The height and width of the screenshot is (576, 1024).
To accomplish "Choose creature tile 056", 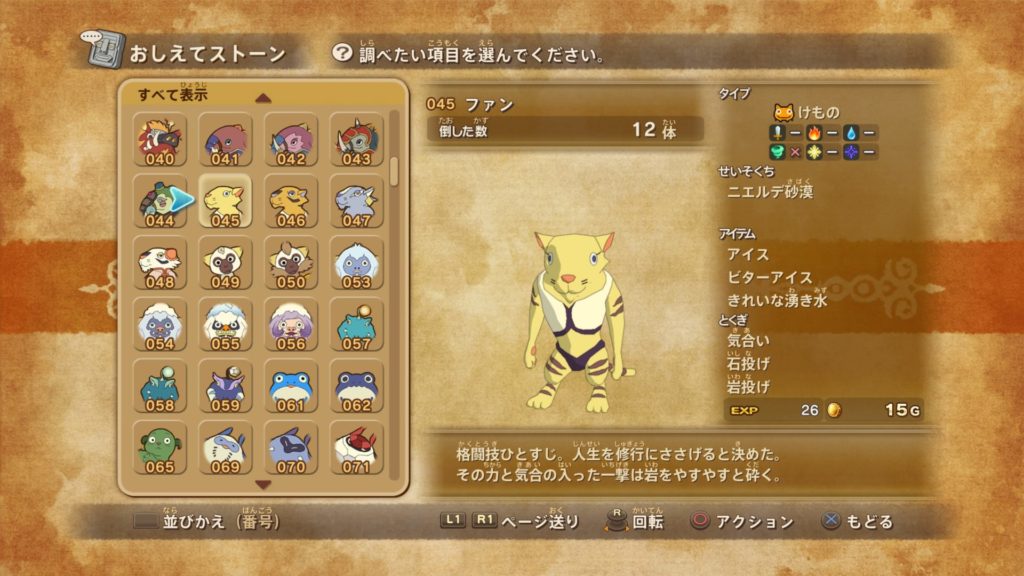I will pyautogui.click(x=291, y=325).
